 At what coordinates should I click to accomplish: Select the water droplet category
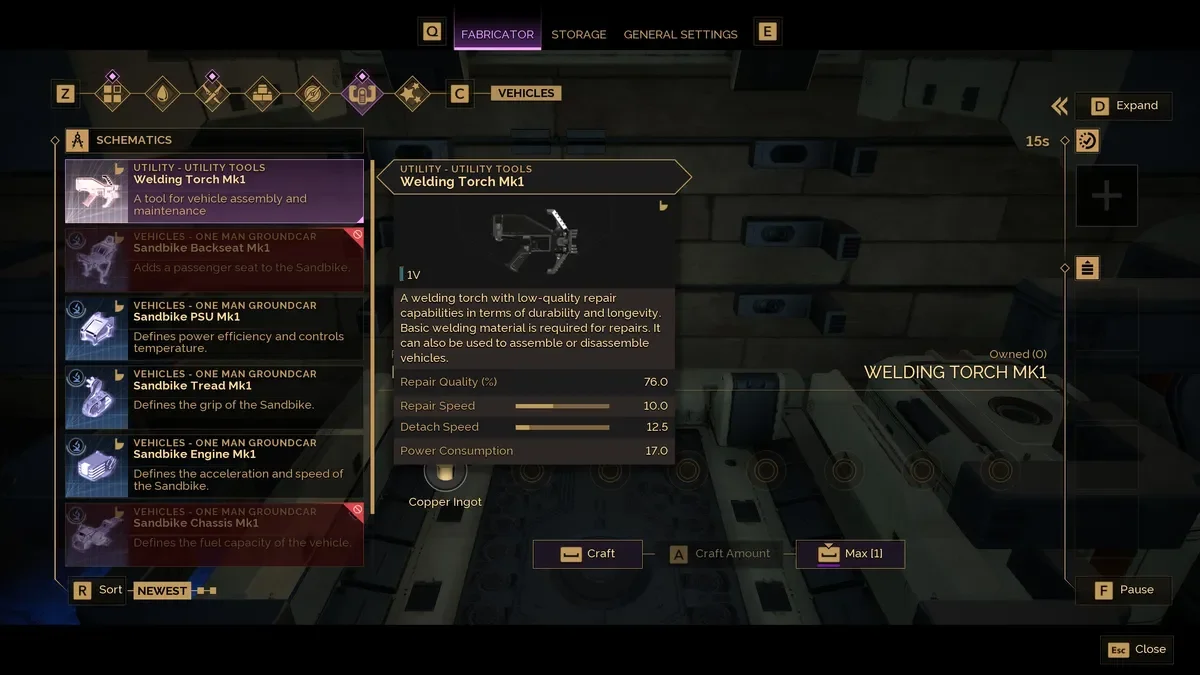point(162,94)
